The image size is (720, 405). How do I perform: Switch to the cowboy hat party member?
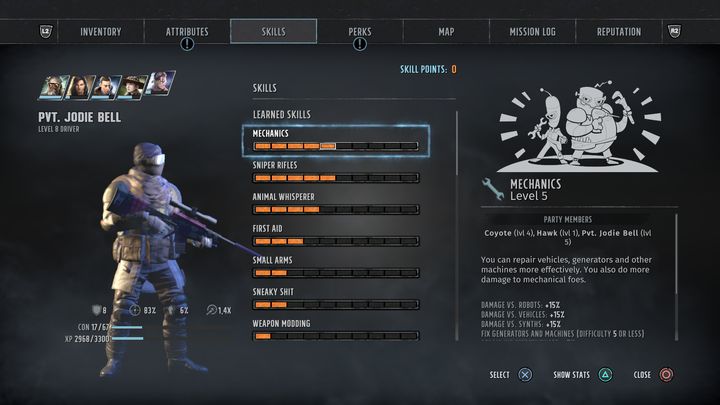(x=131, y=88)
